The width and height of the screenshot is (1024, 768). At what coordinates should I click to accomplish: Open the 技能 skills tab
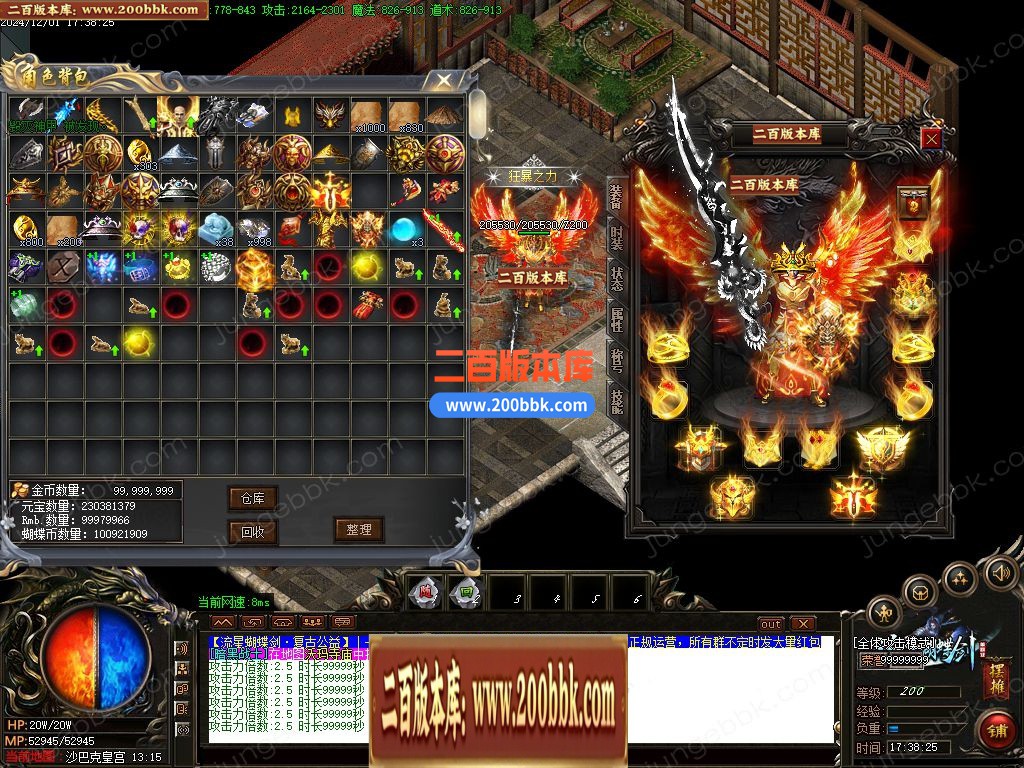point(616,399)
